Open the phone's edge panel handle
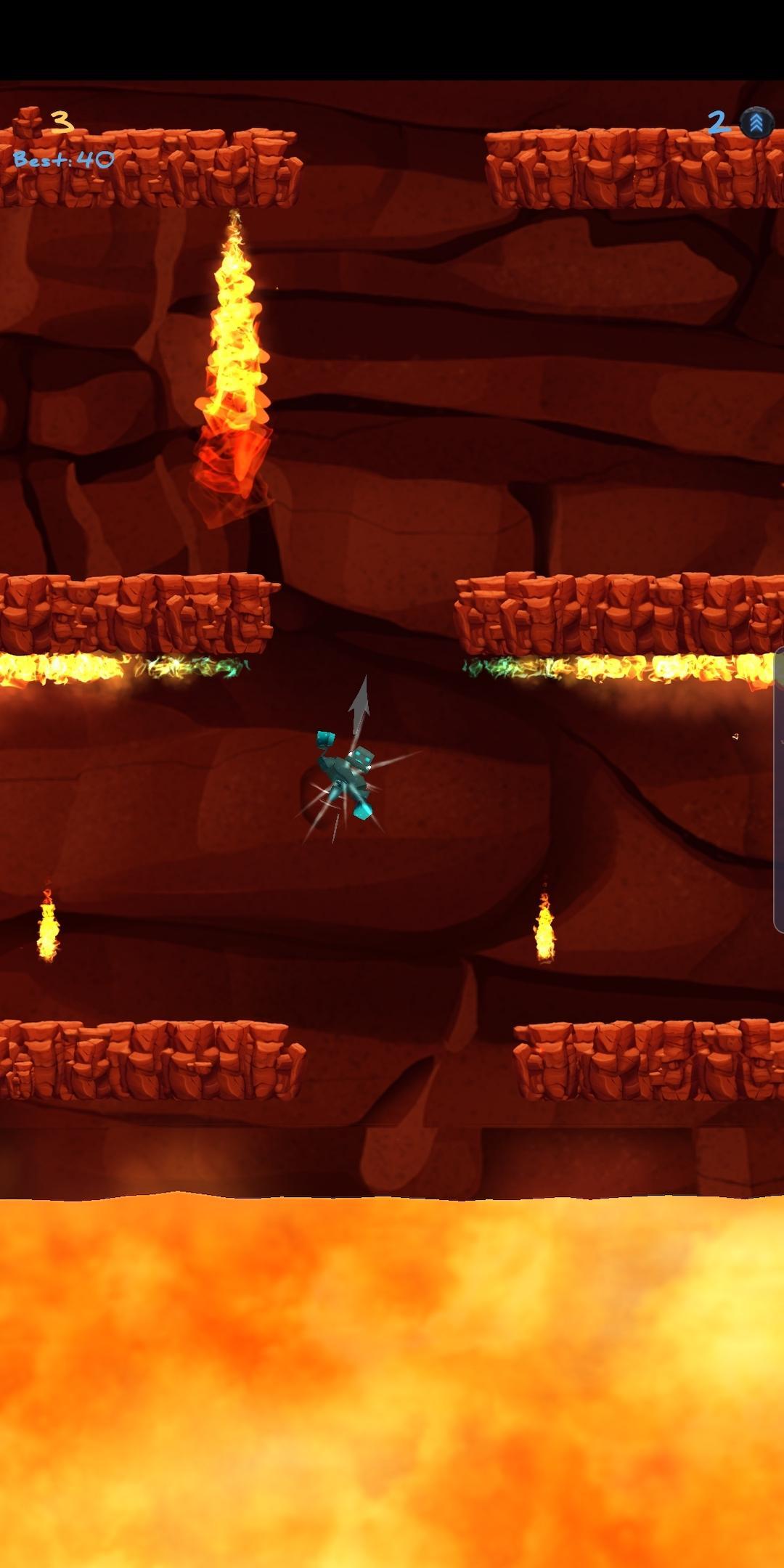The height and width of the screenshot is (1568, 784). pyautogui.click(x=779, y=790)
